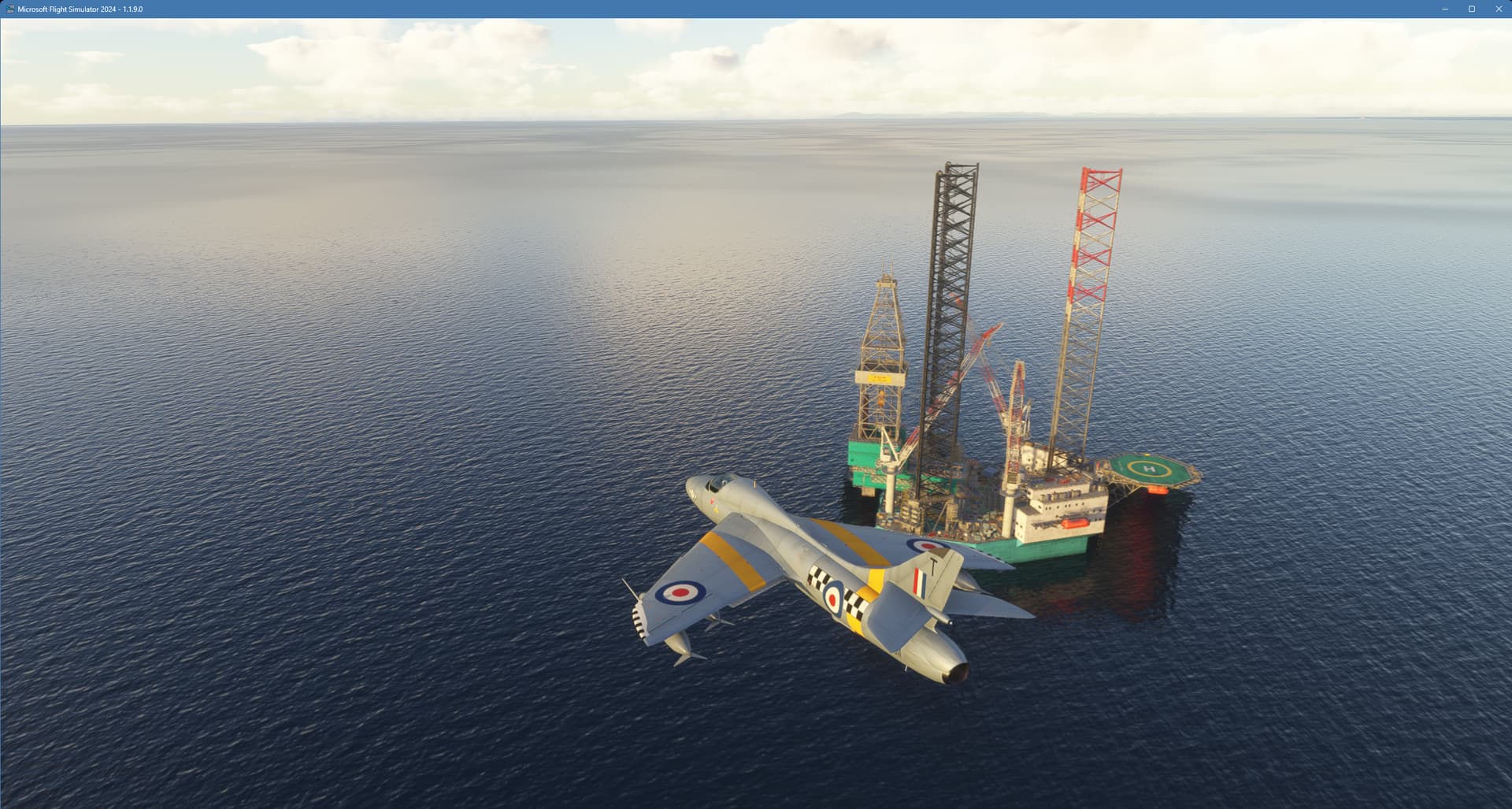1512x809 pixels.
Task: Minimize the Microsoft Flight Simulator window
Action: 1444,10
